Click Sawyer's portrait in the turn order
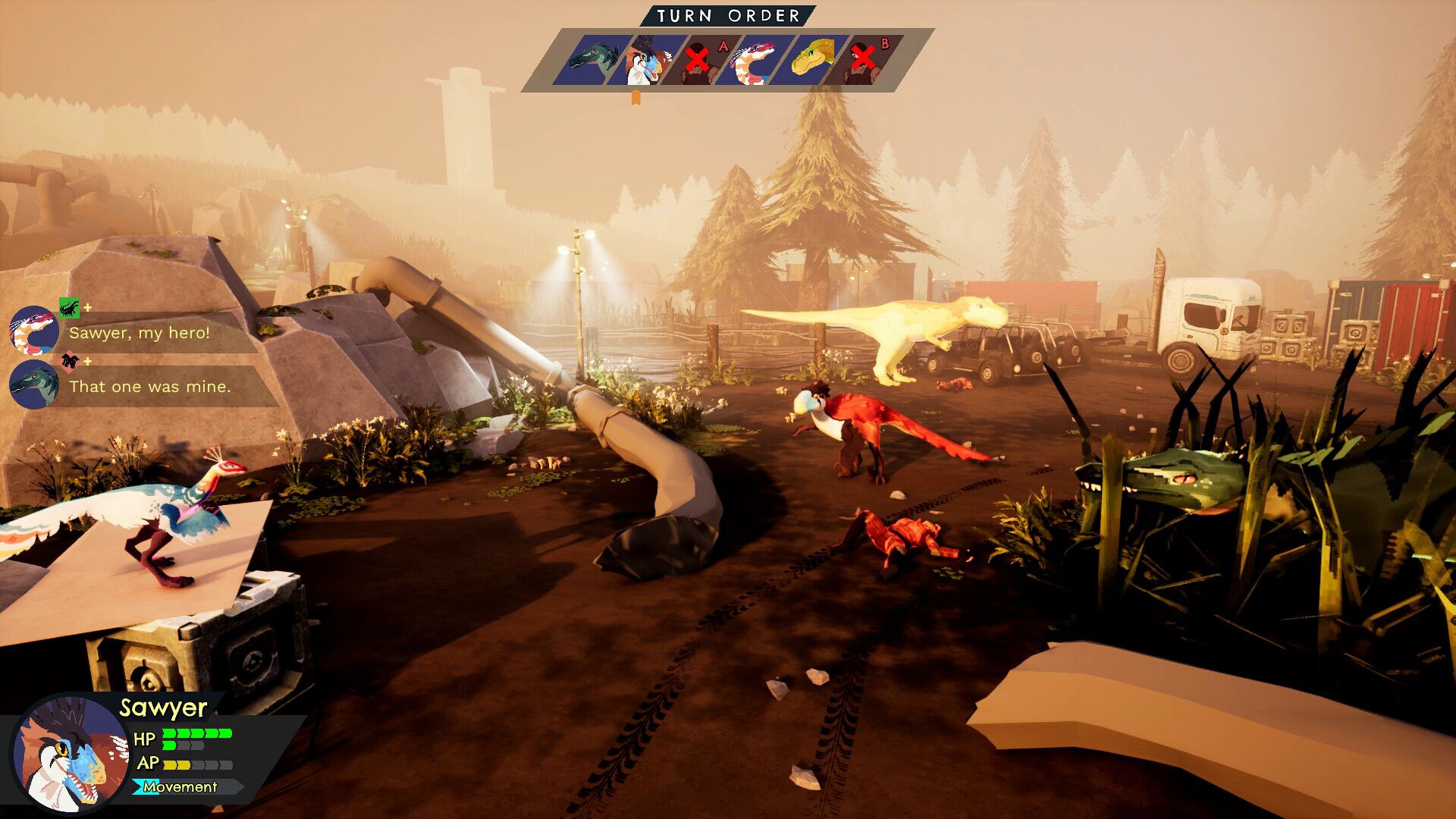The height and width of the screenshot is (819, 1456). [645, 60]
